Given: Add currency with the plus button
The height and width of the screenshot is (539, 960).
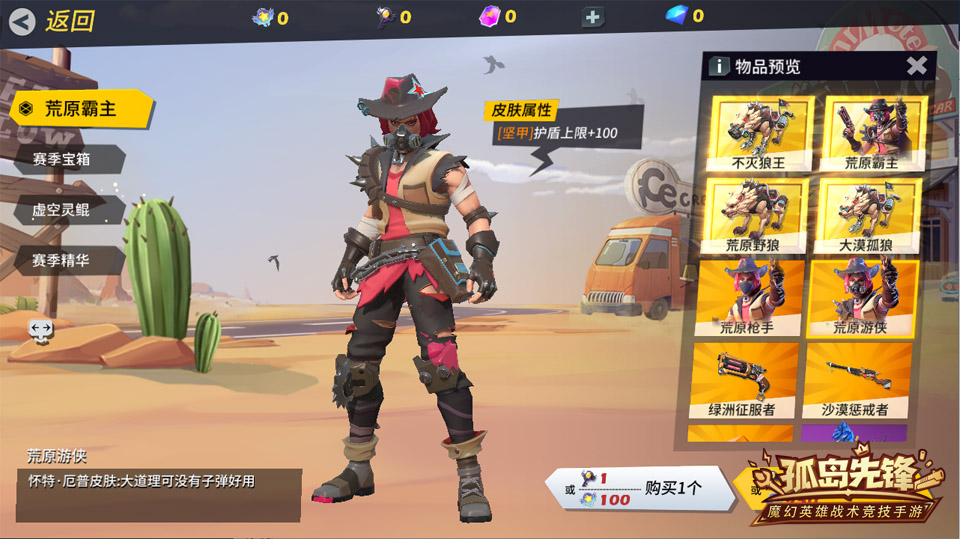Looking at the screenshot, I should tap(593, 17).
